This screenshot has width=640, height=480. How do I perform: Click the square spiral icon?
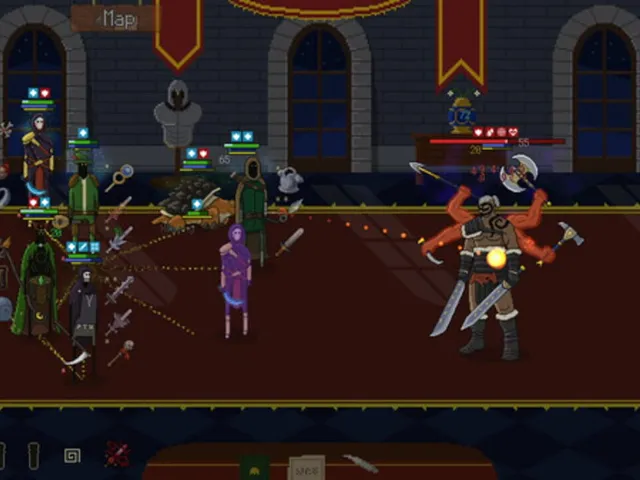pos(72,456)
